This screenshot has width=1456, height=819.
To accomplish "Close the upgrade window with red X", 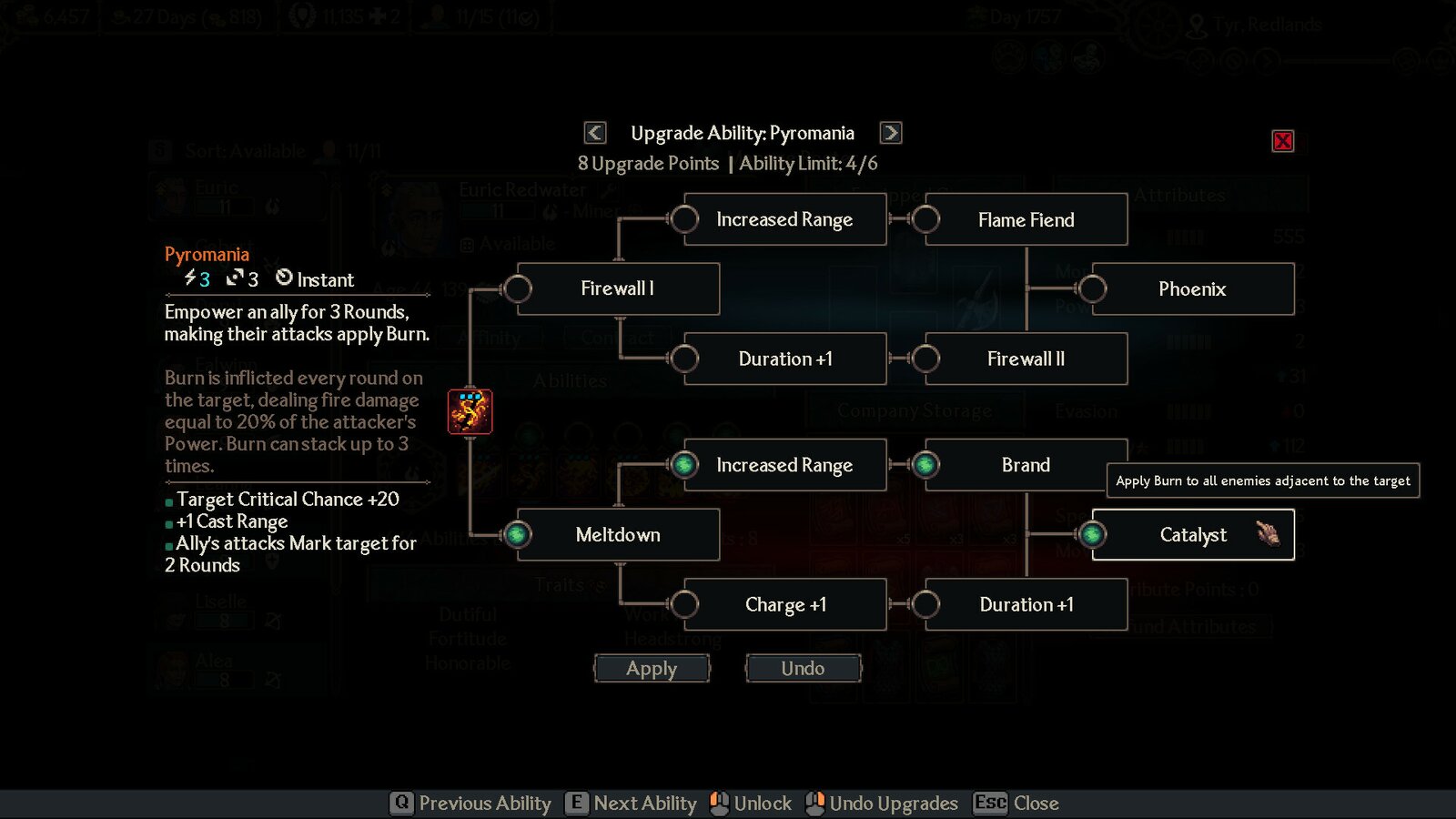I will point(1283,141).
